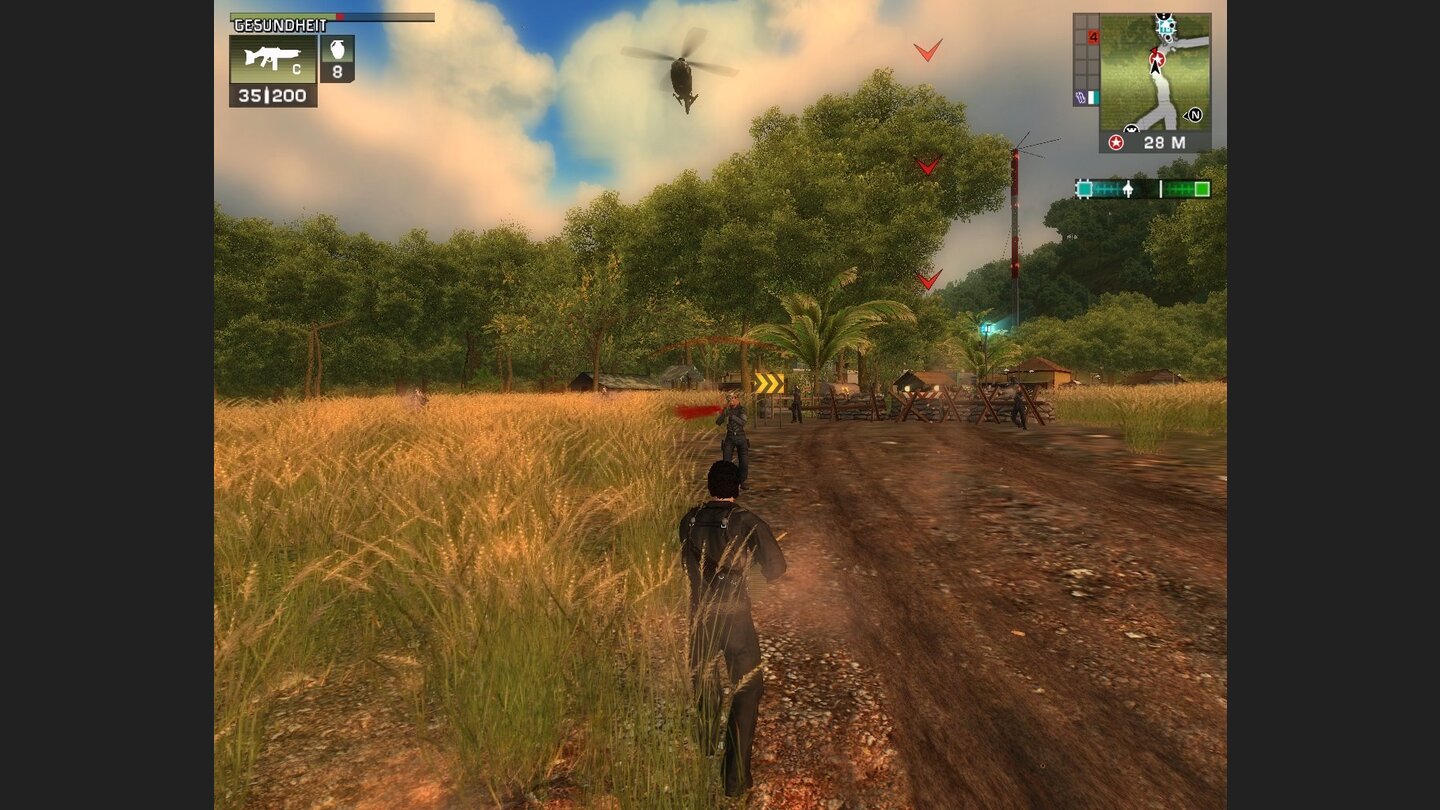The width and height of the screenshot is (1440, 810).
Task: Click the red heat level 4 indicator
Action: [1093, 36]
